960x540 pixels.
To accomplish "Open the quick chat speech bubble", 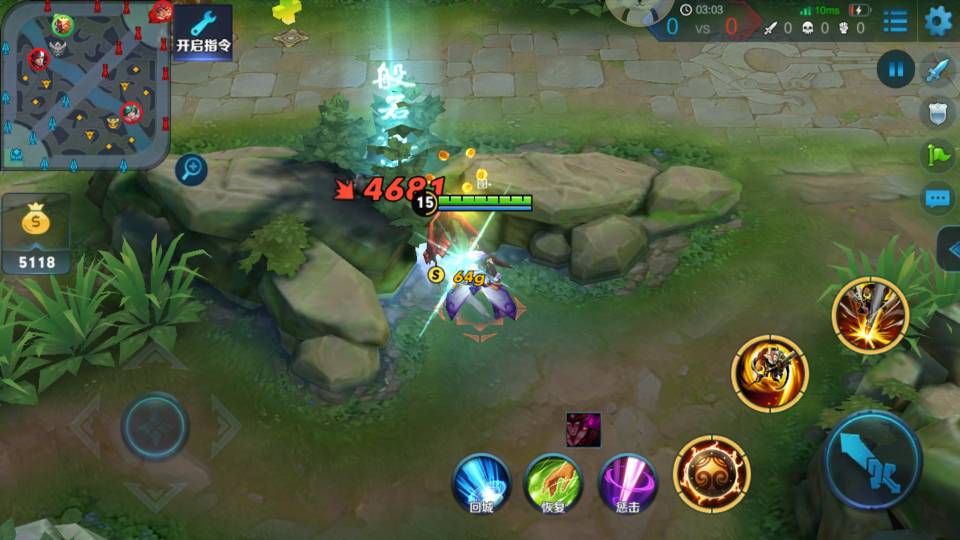I will (x=937, y=198).
